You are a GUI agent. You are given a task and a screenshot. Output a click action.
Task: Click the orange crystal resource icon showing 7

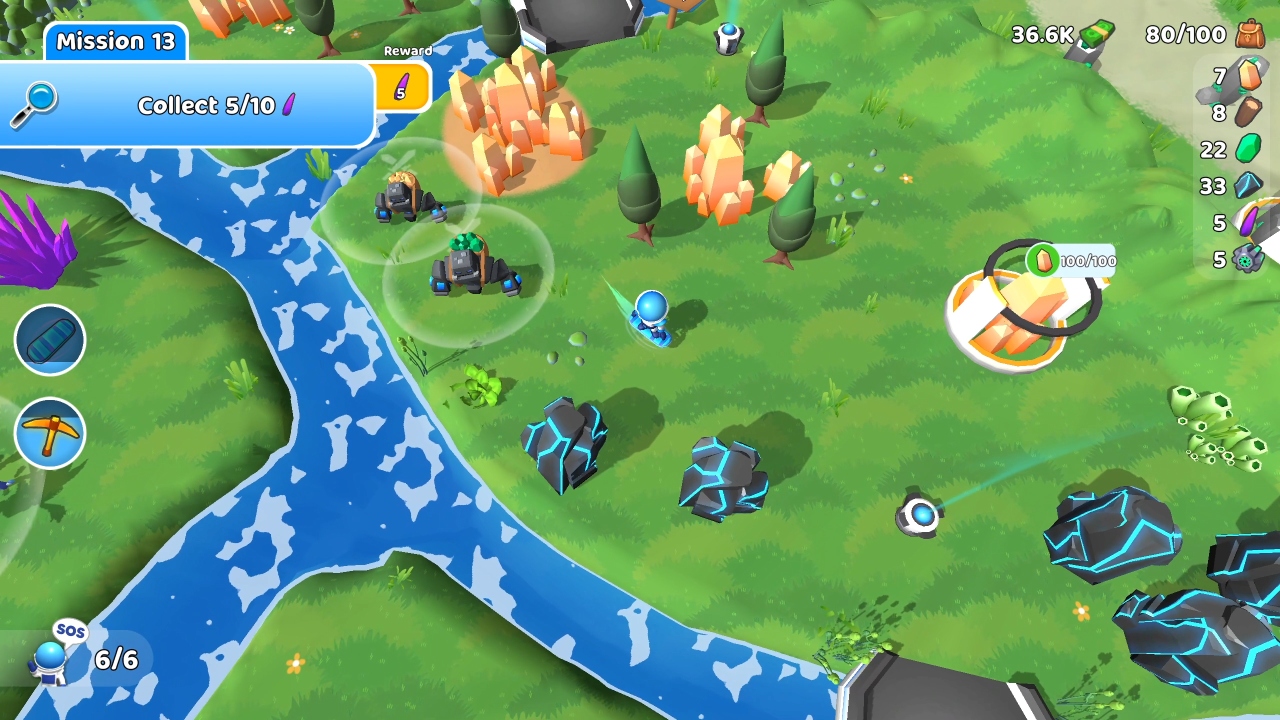click(1250, 76)
